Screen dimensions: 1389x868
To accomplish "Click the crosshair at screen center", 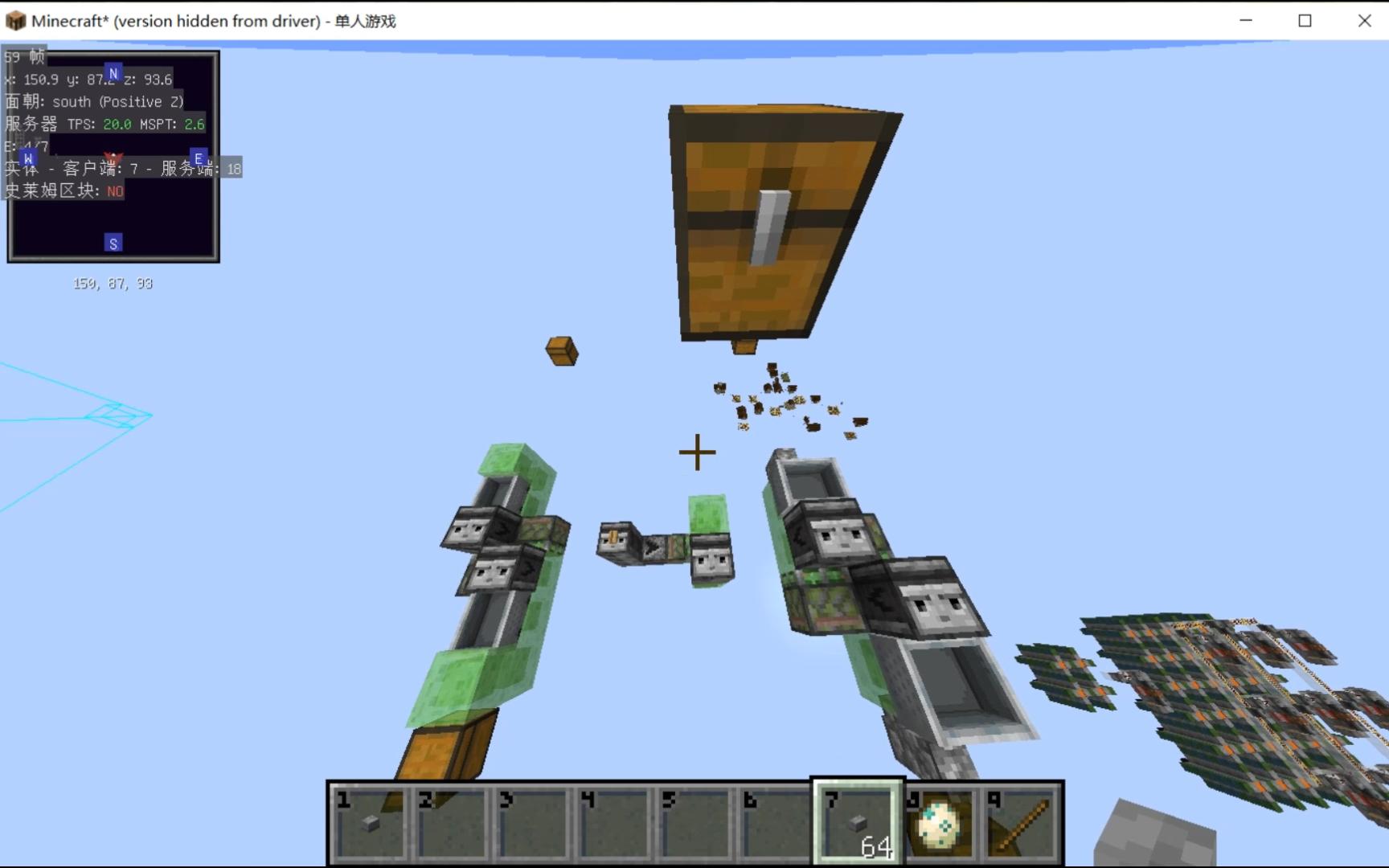I will pos(696,452).
